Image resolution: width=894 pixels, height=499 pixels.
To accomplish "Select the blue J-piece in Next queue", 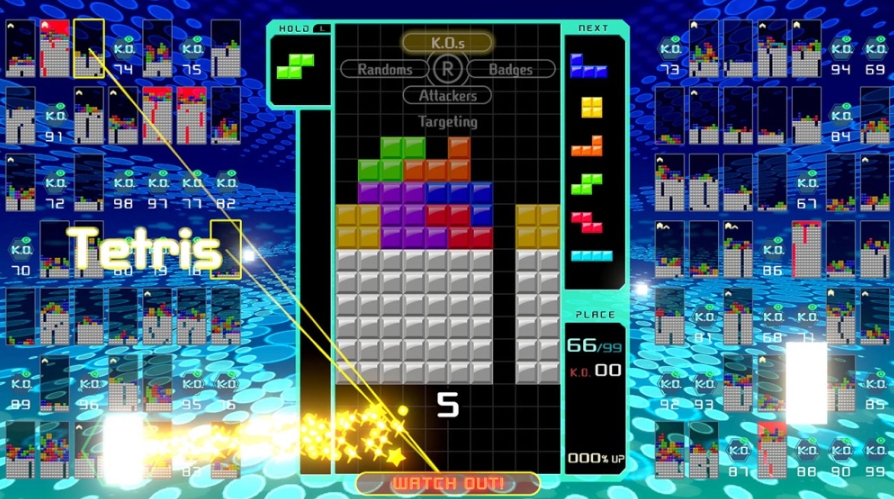I will pos(589,66).
